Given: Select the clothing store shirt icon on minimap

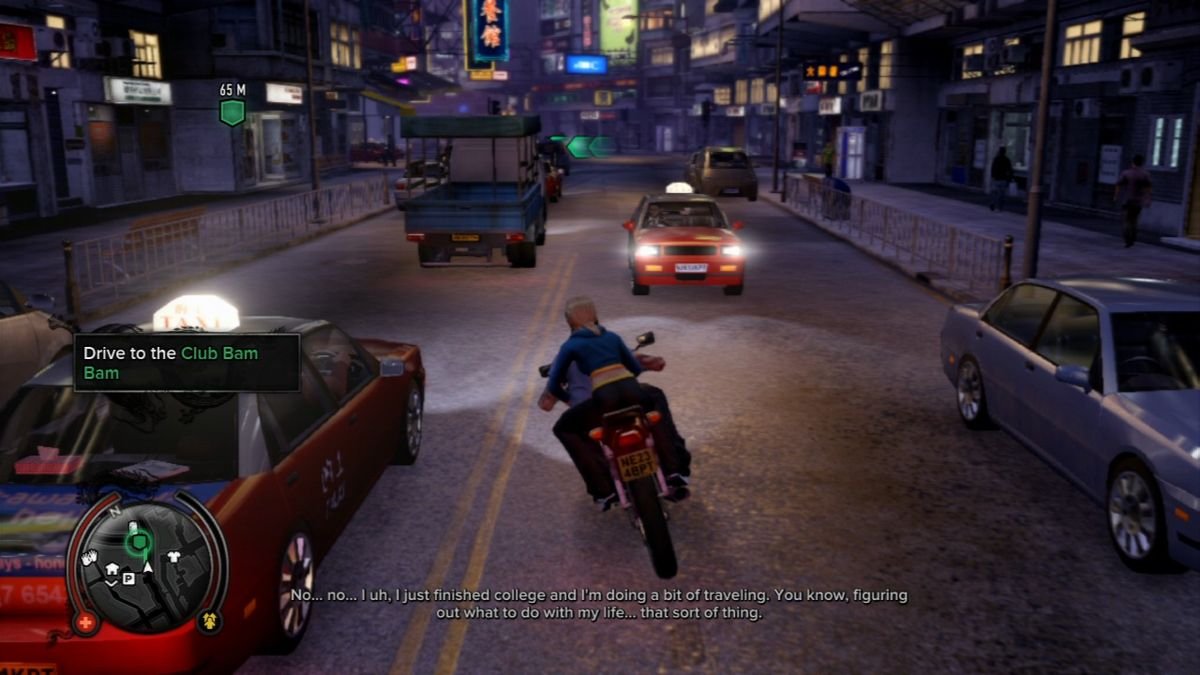Looking at the screenshot, I should point(172,557).
